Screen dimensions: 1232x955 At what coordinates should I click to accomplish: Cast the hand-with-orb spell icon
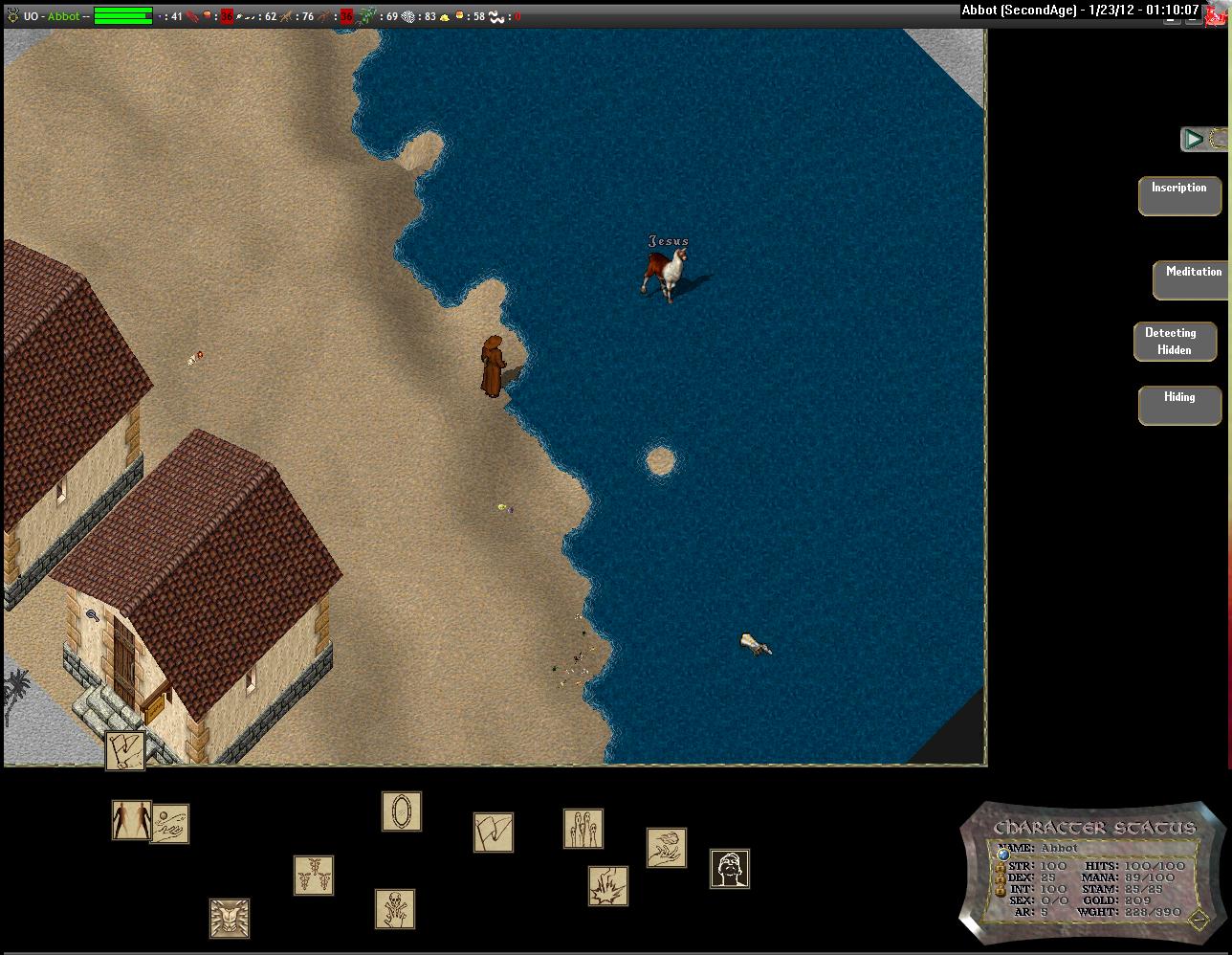pos(170,824)
